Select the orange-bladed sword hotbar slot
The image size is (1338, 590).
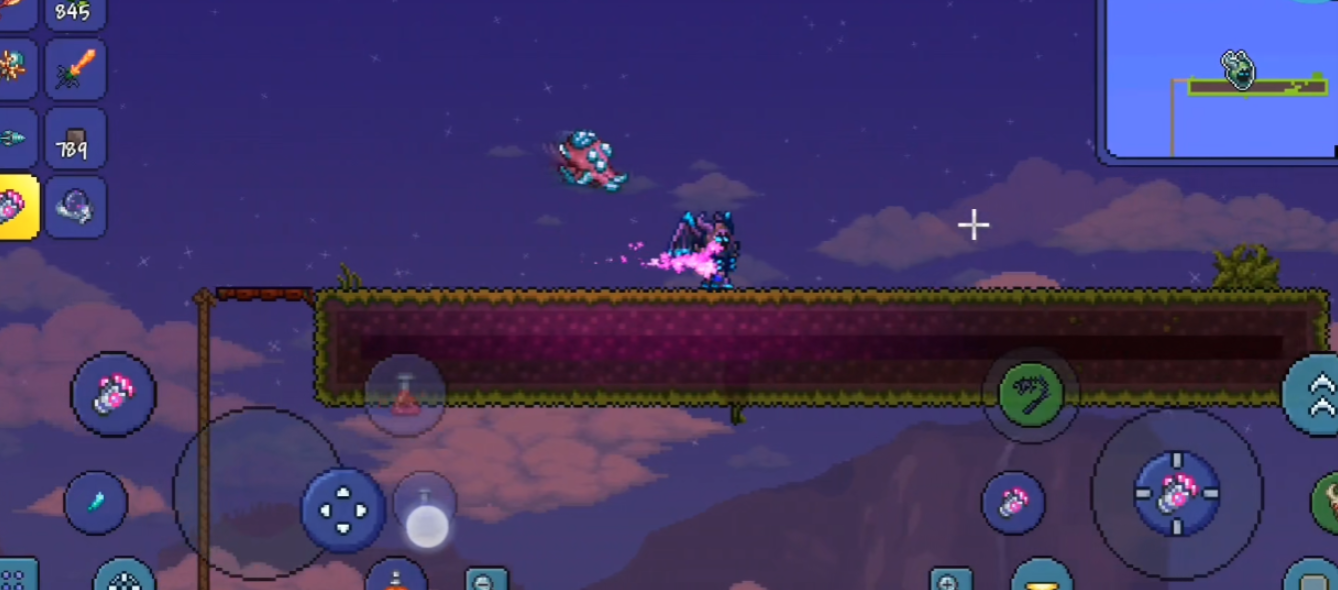point(76,69)
